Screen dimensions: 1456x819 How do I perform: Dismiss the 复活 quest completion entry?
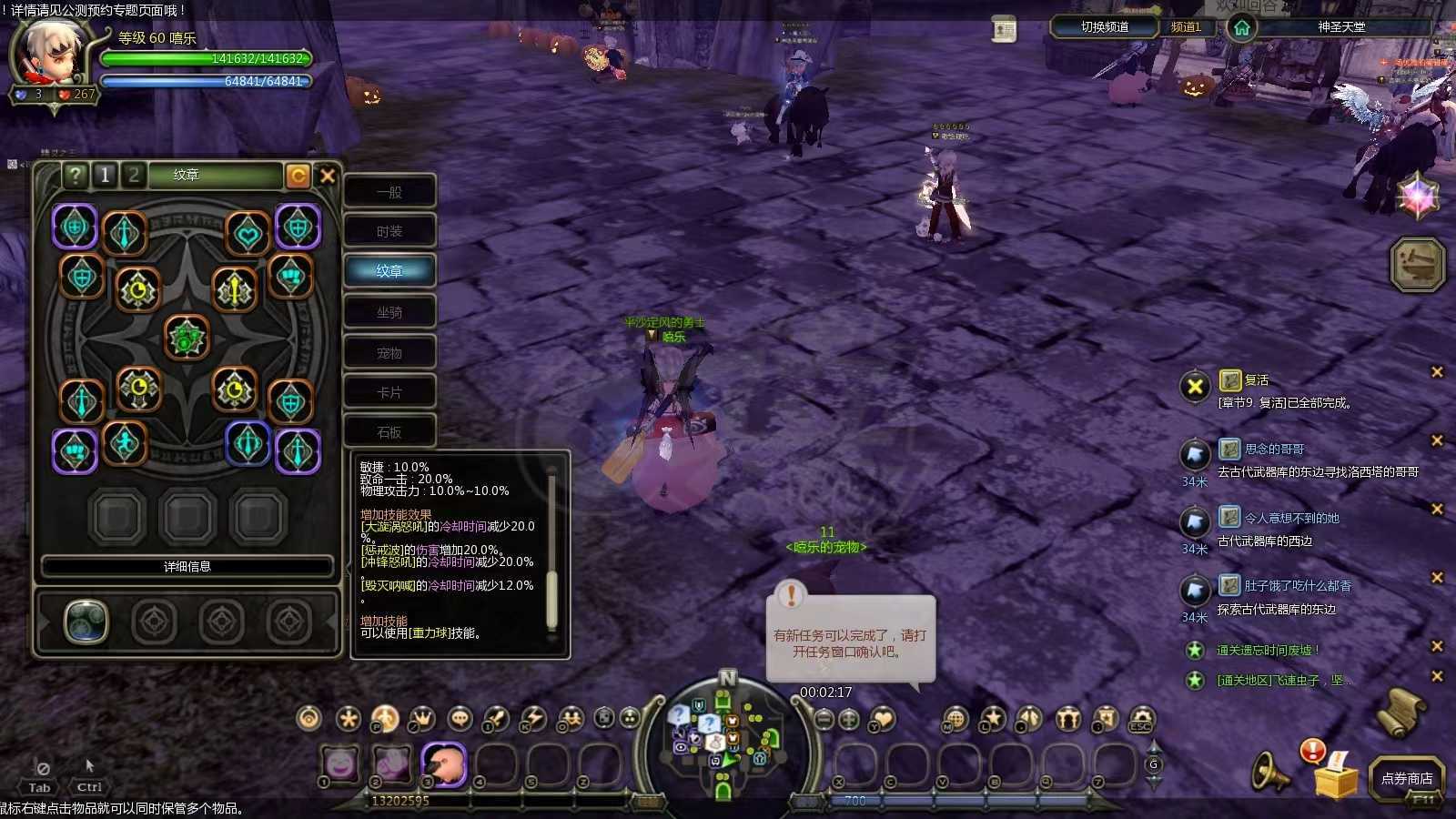[1437, 372]
